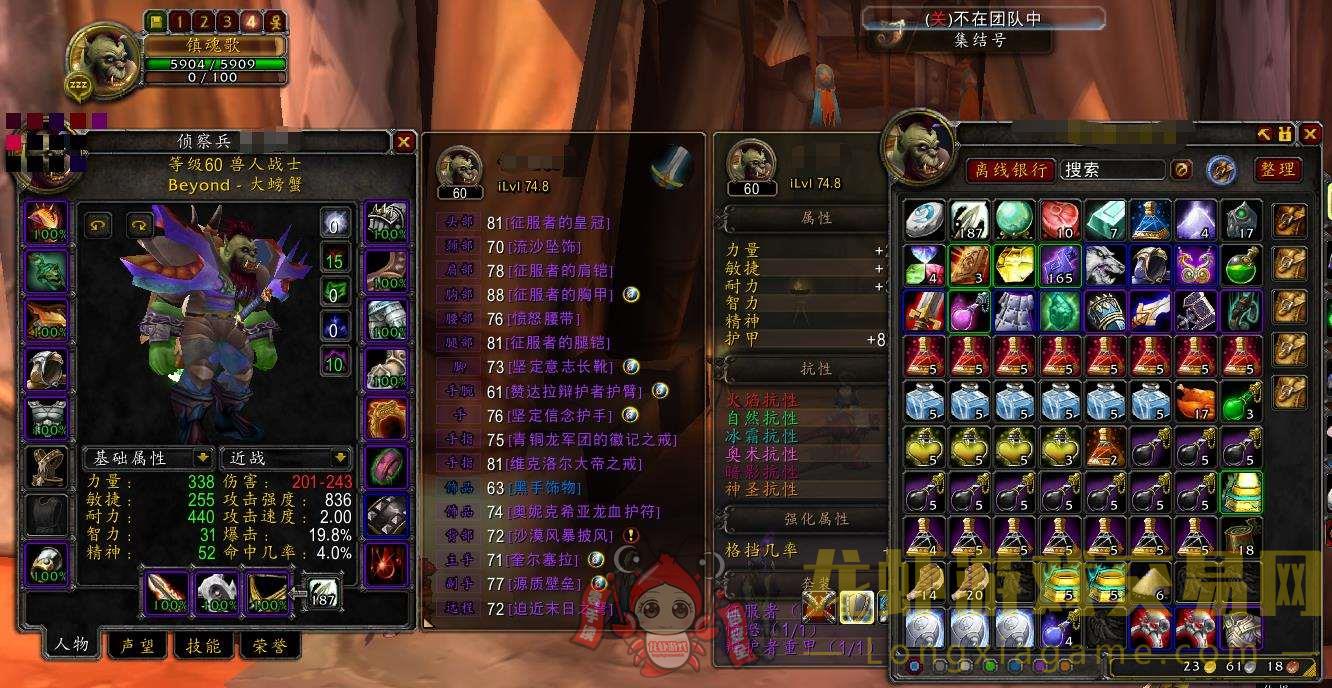Click the 征服者的皇冠 helmet link
The image size is (1332, 688).
click(x=558, y=223)
